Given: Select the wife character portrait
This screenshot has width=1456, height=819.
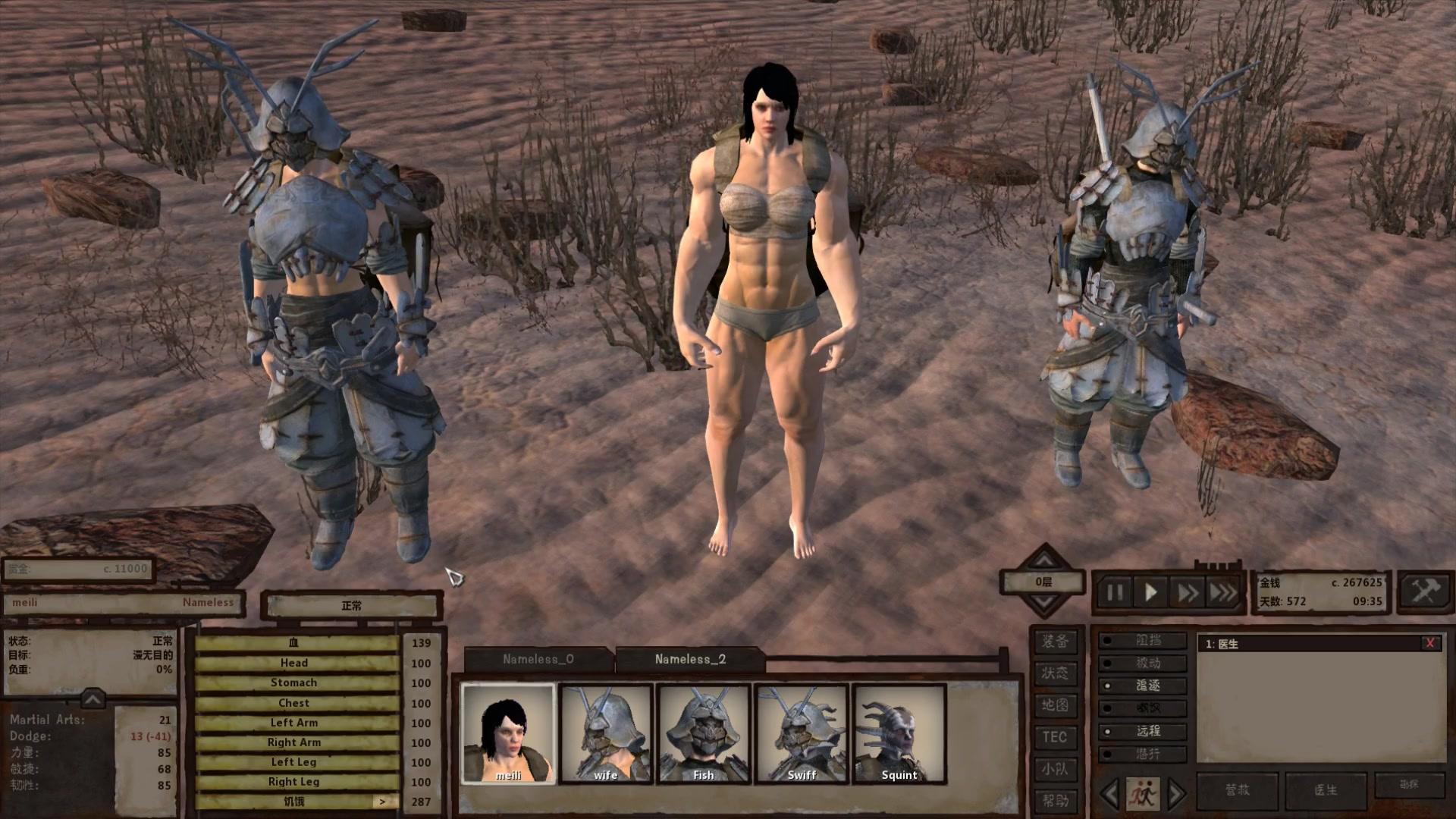Looking at the screenshot, I should point(606,733).
